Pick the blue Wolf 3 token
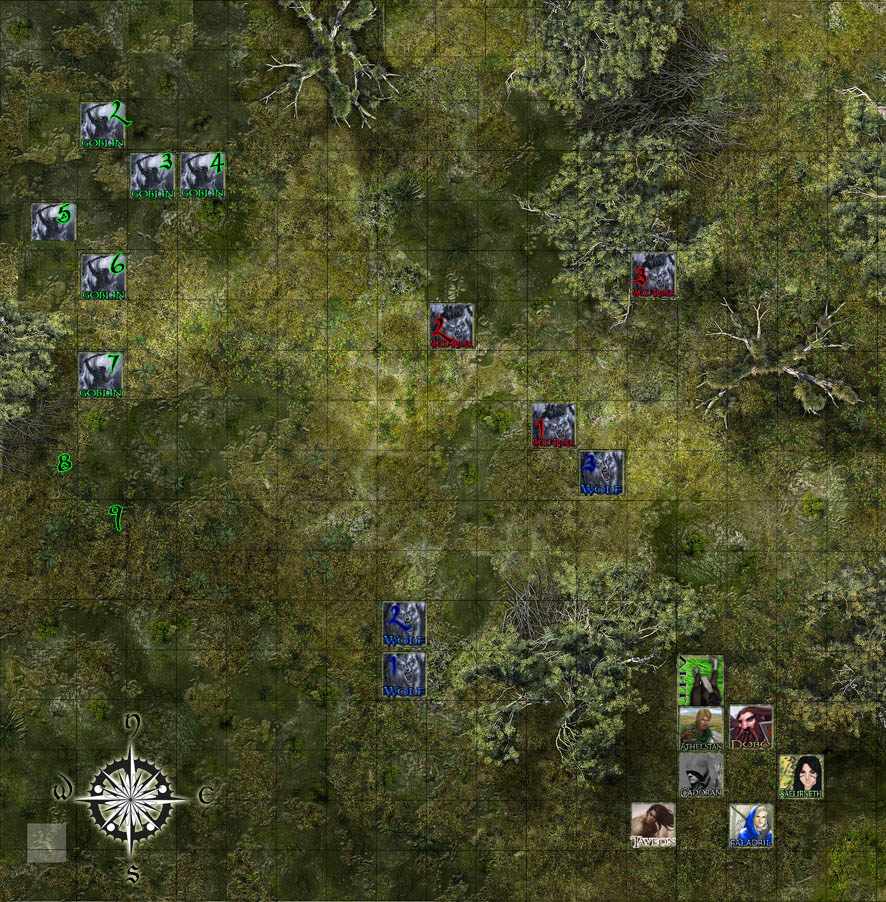 pyautogui.click(x=602, y=473)
